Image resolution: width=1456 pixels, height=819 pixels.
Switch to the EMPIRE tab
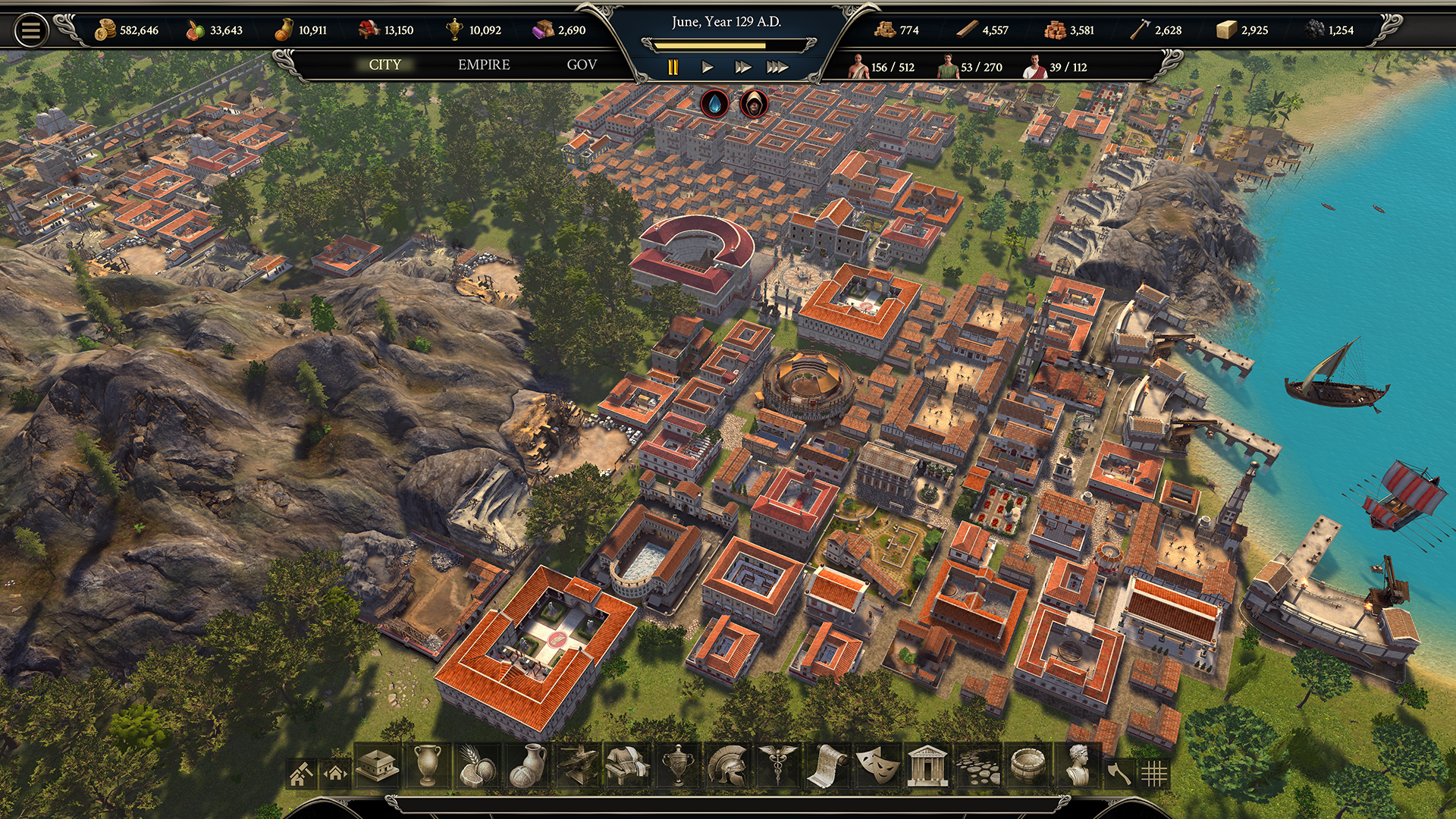point(482,65)
